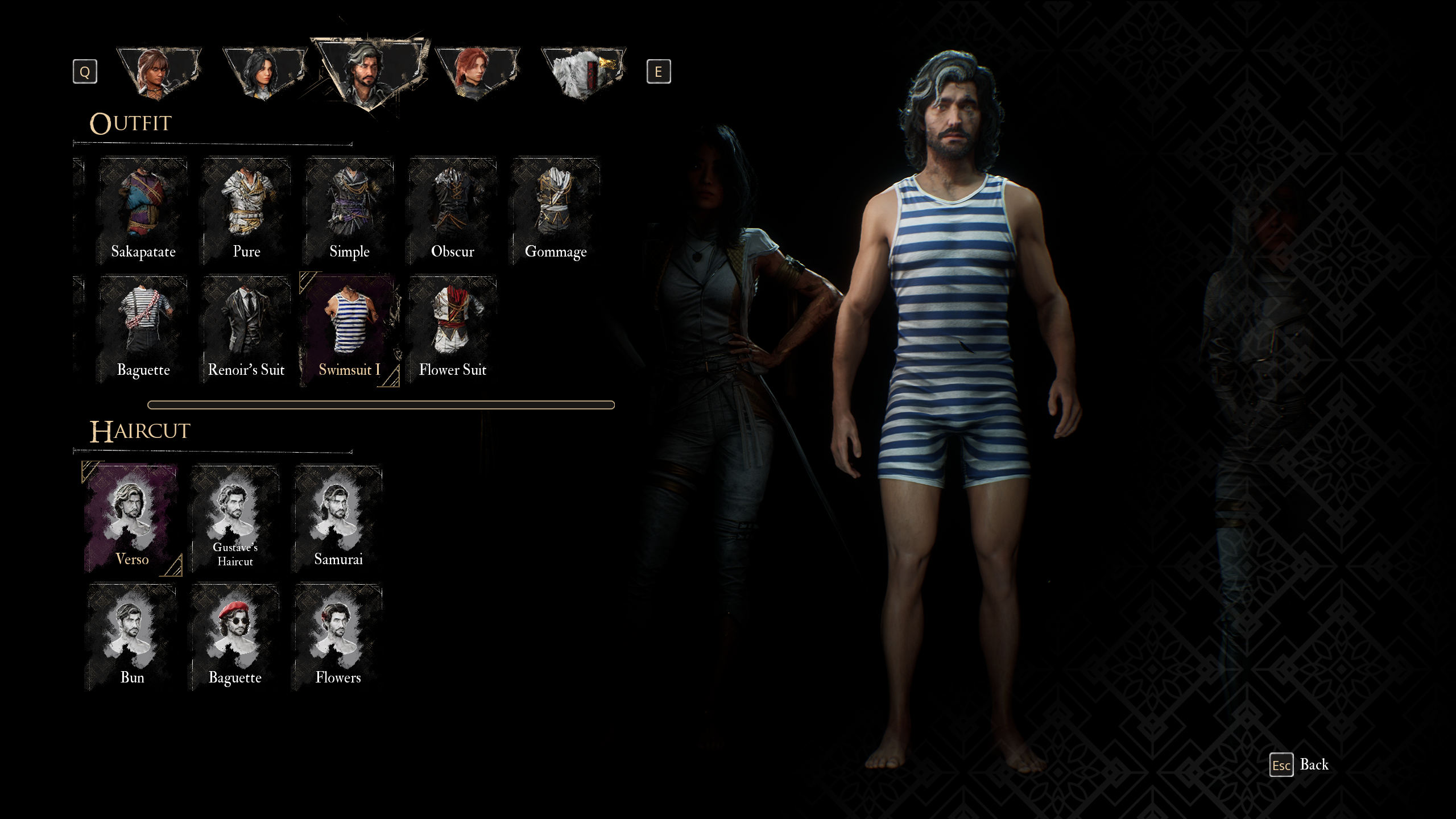Viewport: 1456px width, 819px height.
Task: Select the Baguette haircut with red beret
Action: (x=235, y=637)
